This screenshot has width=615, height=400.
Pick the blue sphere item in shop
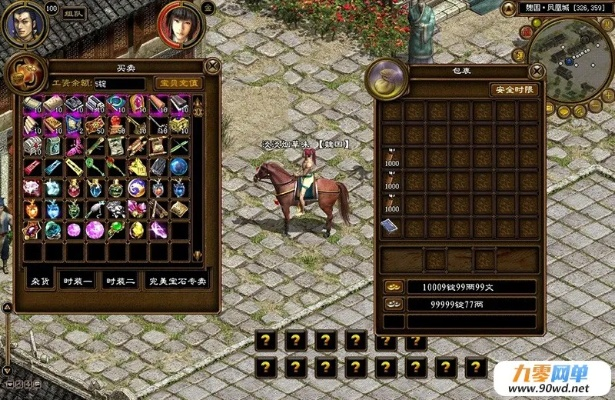point(179,166)
